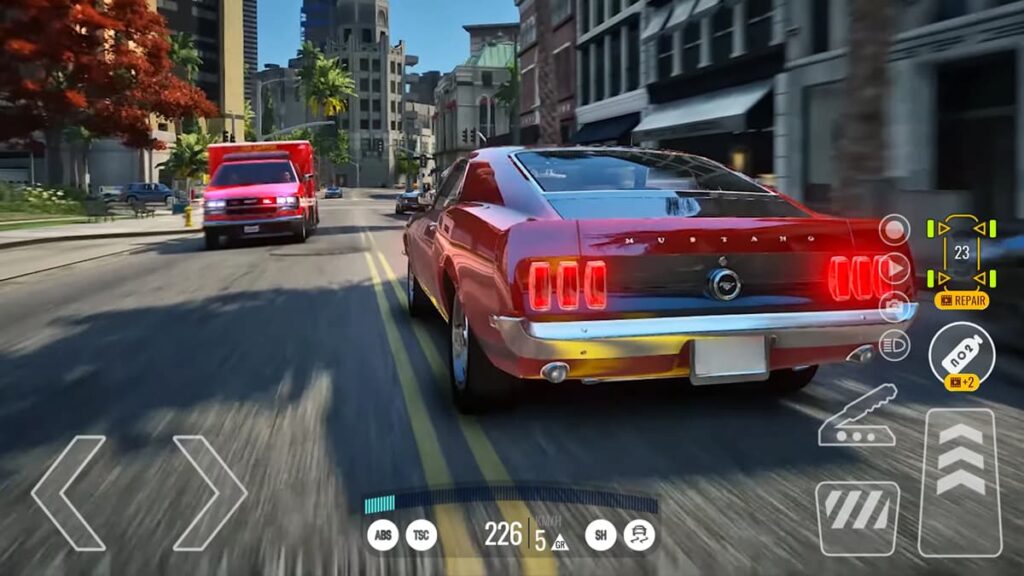Steer left with the left arrow
The height and width of the screenshot is (576, 1024).
point(69,492)
